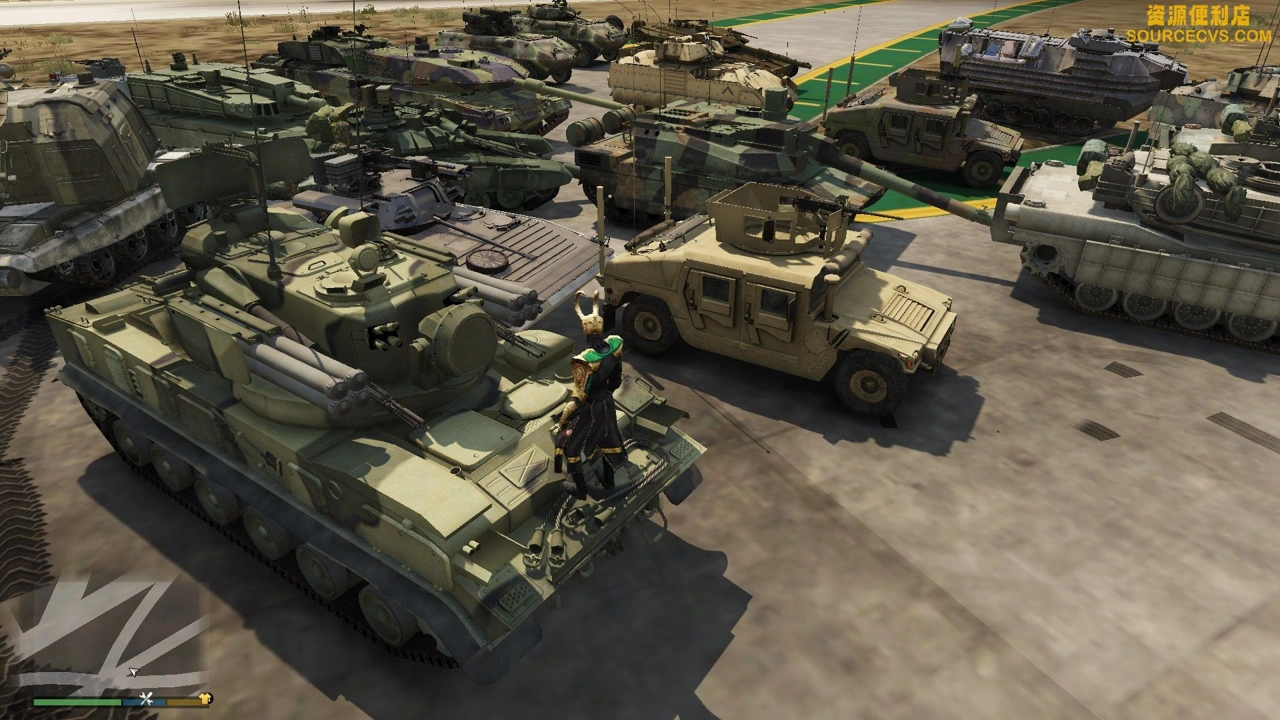1280x720 pixels.
Task: Click the player arrow marker on the minimap
Action: coord(133,672)
